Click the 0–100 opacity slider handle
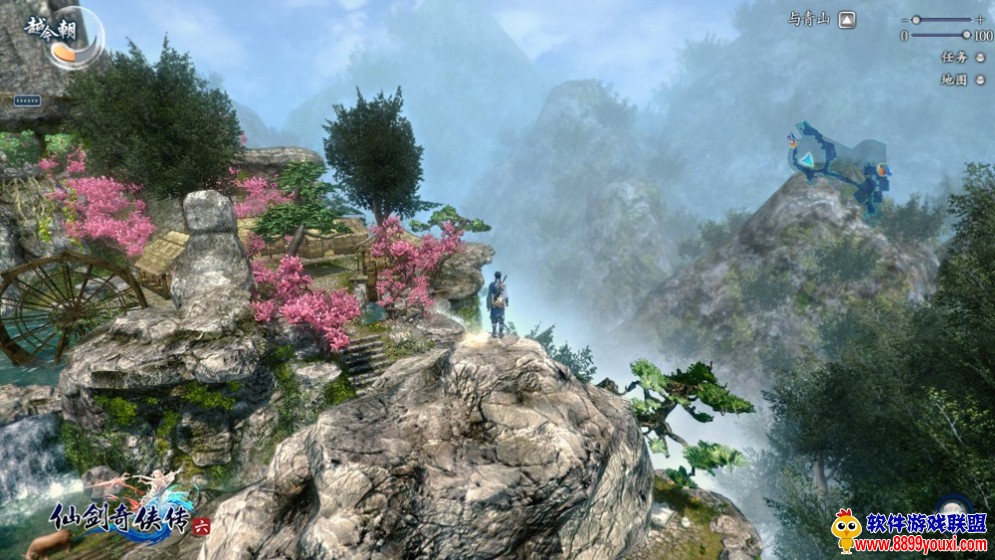 966,35
